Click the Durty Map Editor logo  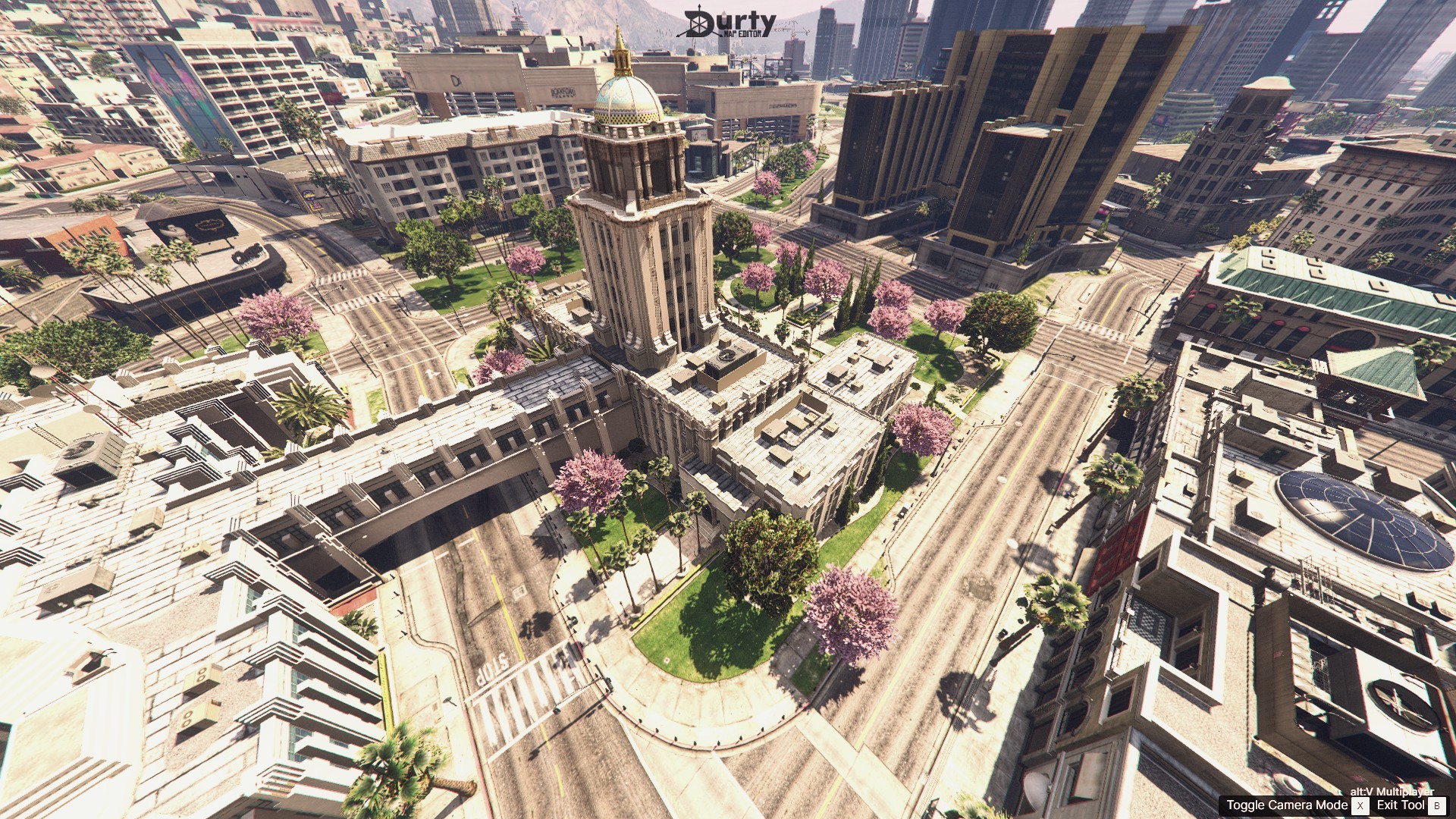[729, 24]
